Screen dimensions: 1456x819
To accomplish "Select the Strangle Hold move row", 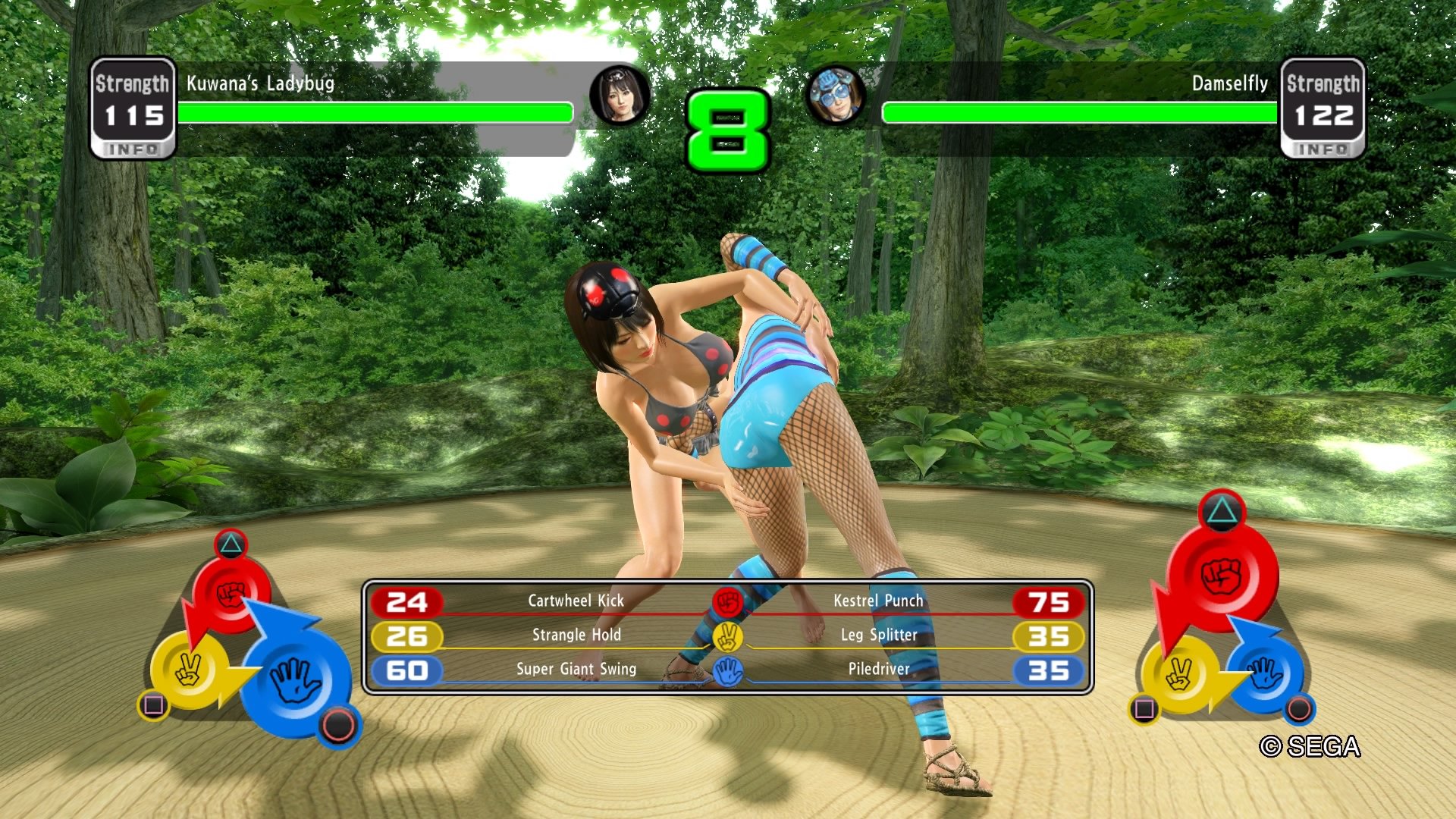I will click(x=576, y=635).
